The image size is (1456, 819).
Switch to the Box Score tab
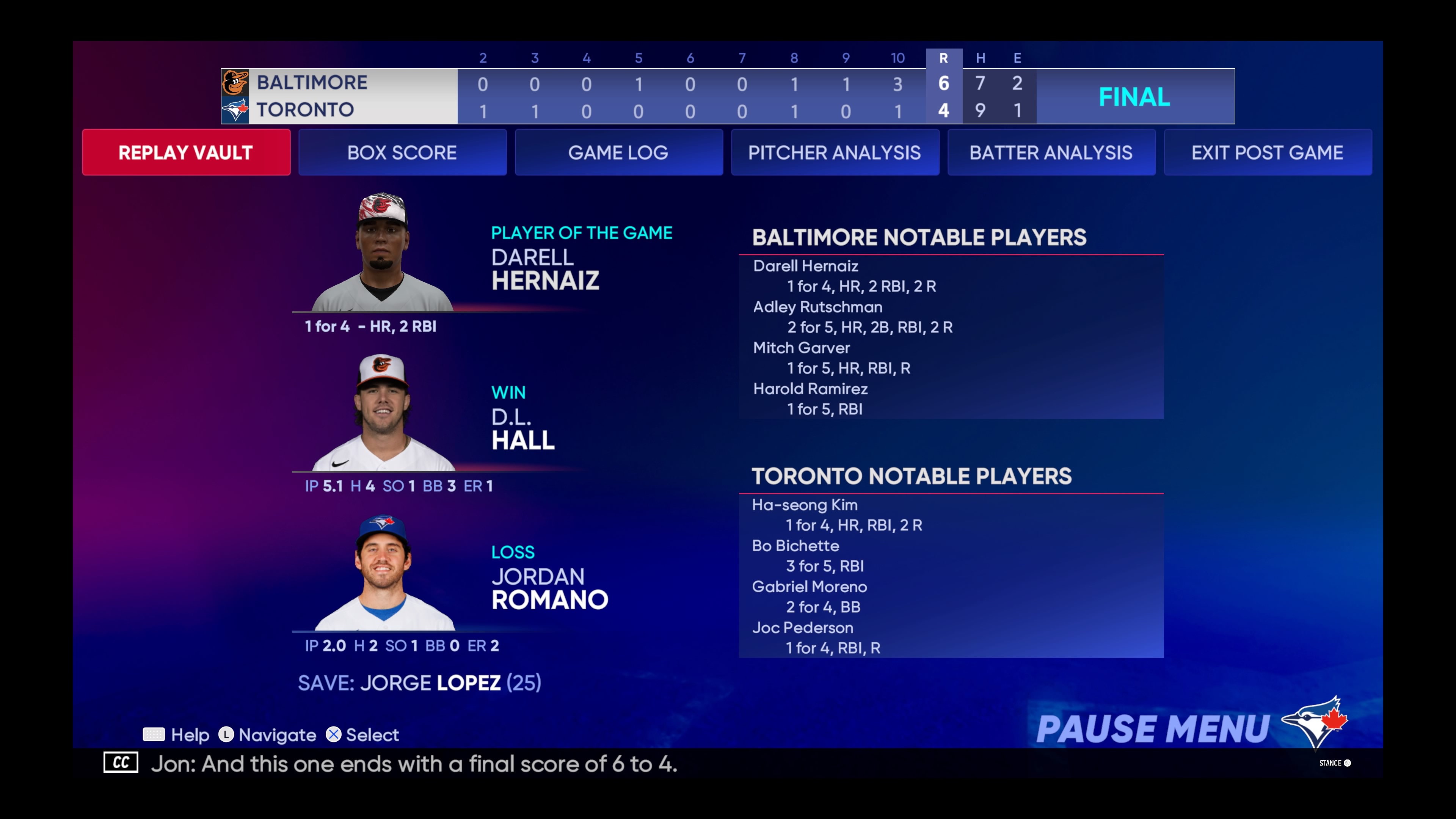click(402, 152)
